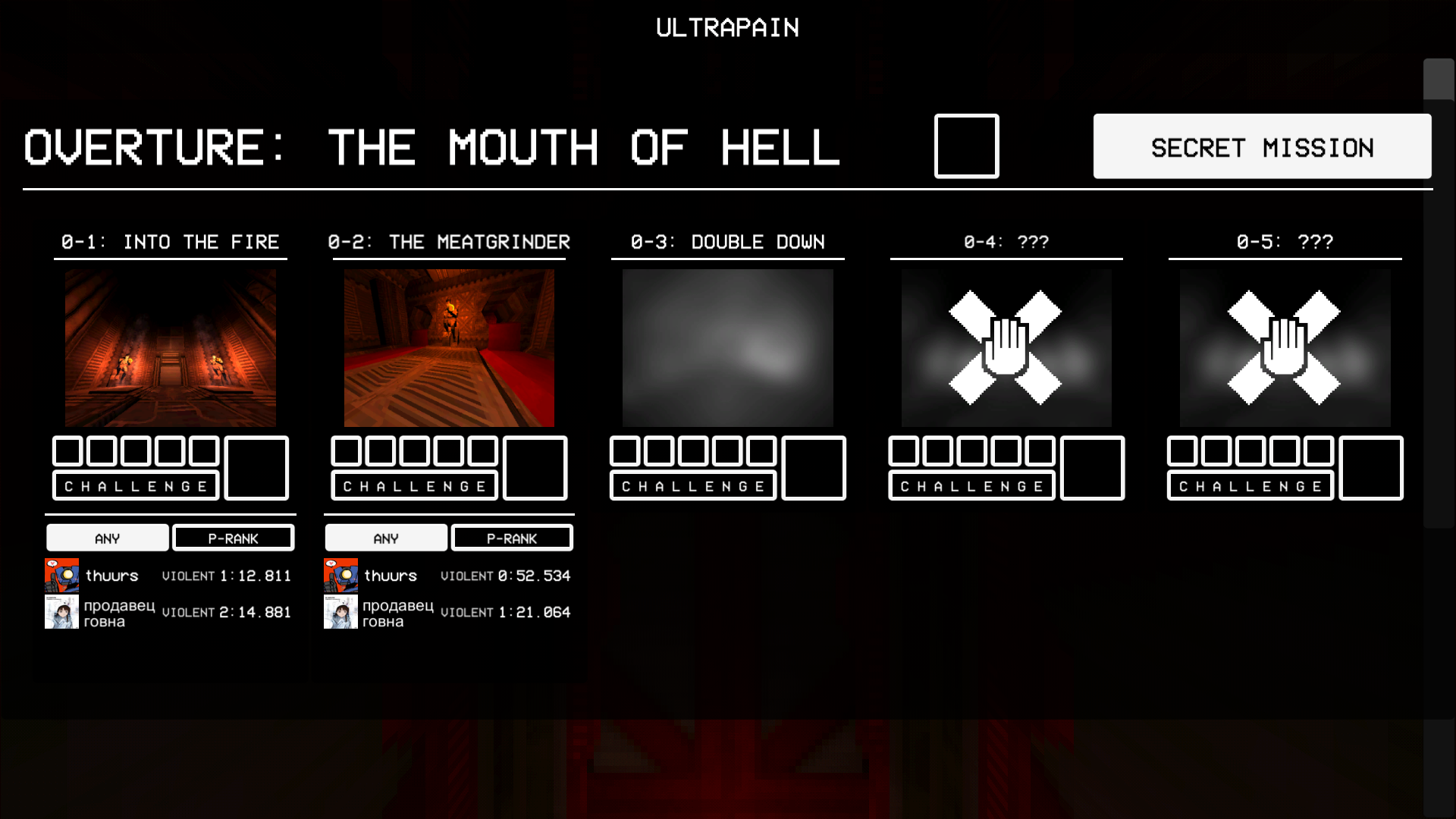
Task: Switch to the P-RANK leaderboard for Into the Fire
Action: [233, 538]
